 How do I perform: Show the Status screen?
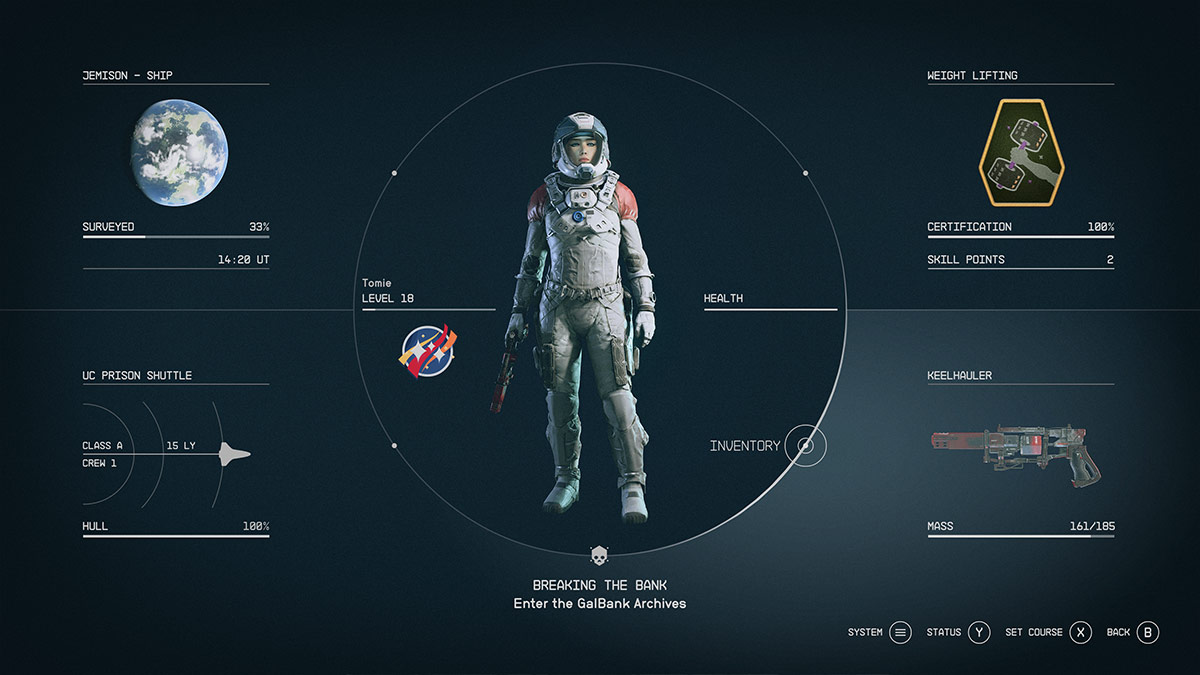978,632
